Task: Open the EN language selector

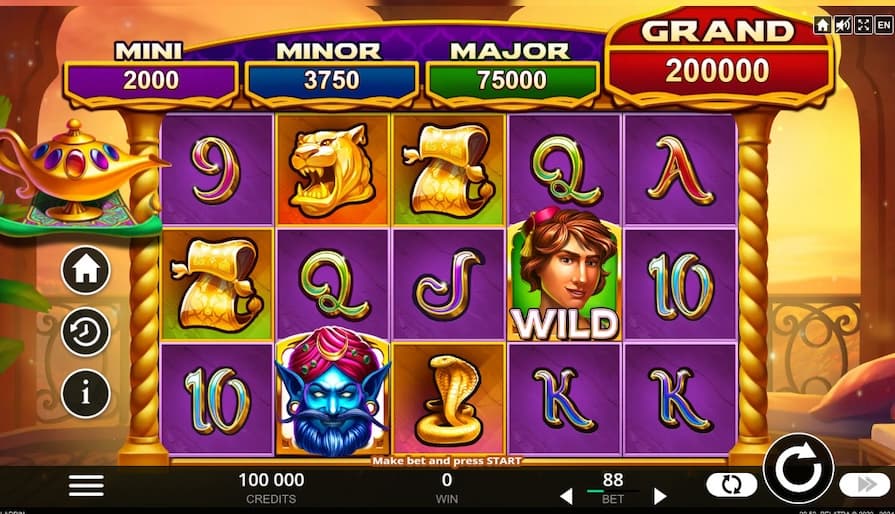Action: tap(883, 25)
